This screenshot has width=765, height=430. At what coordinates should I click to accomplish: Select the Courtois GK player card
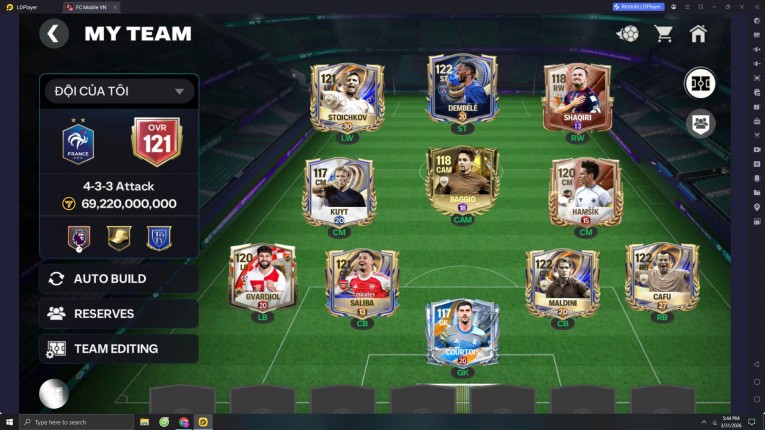462,332
